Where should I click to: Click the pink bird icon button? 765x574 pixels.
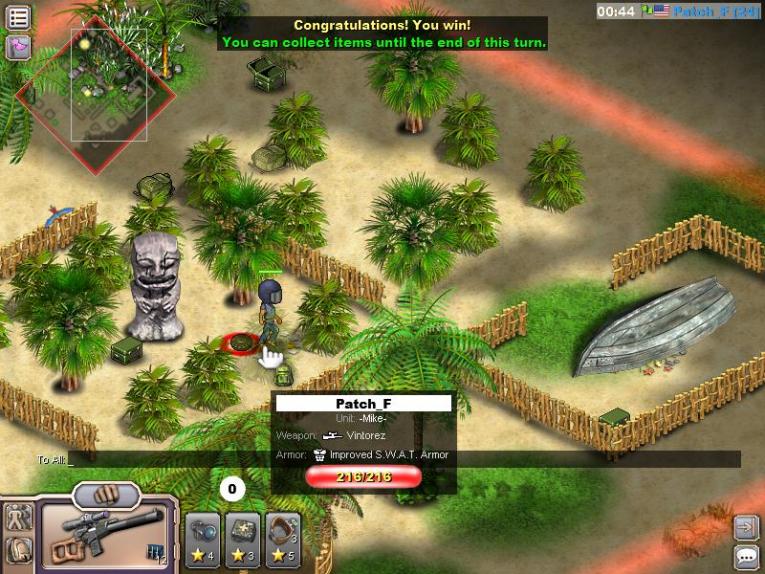[18, 47]
